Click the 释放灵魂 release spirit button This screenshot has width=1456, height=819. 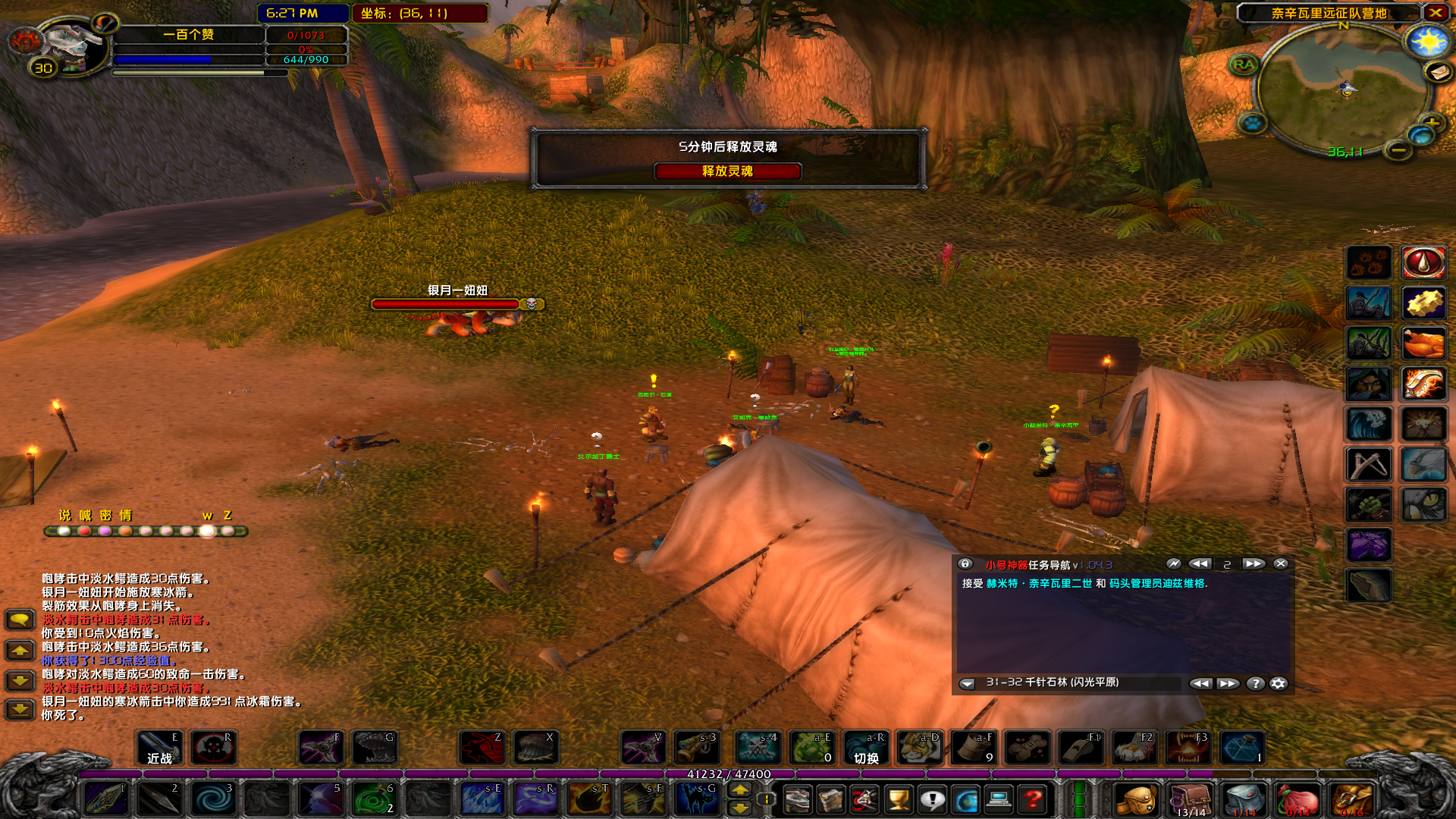coord(727,171)
